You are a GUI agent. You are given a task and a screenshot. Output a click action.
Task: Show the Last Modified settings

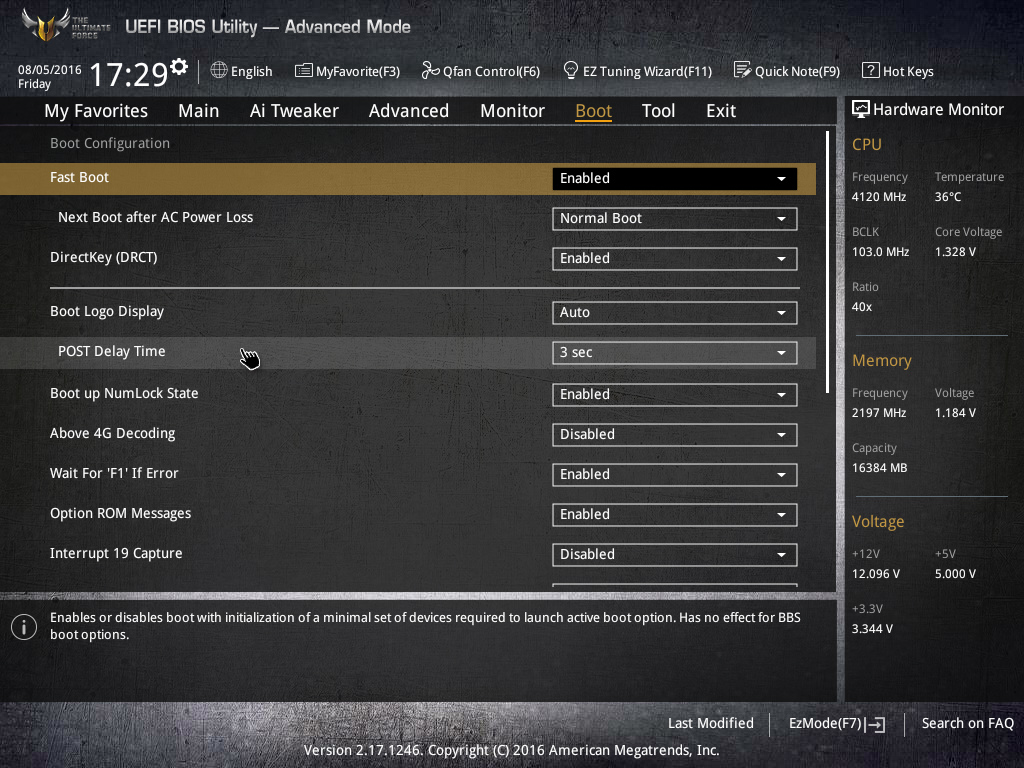tap(710, 724)
